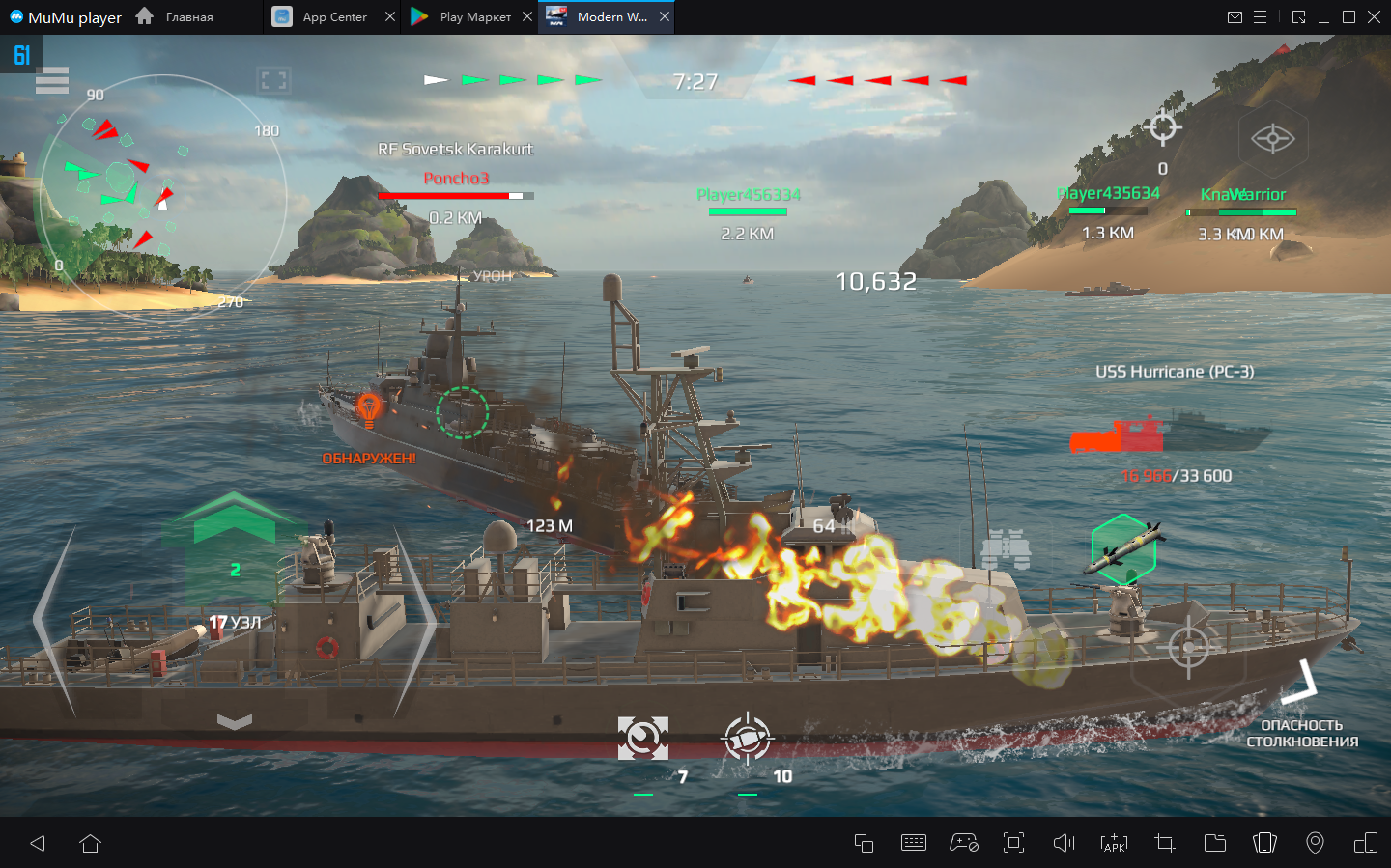Click the emulator screenshot crop tool
The image size is (1391, 868).
tap(1165, 844)
